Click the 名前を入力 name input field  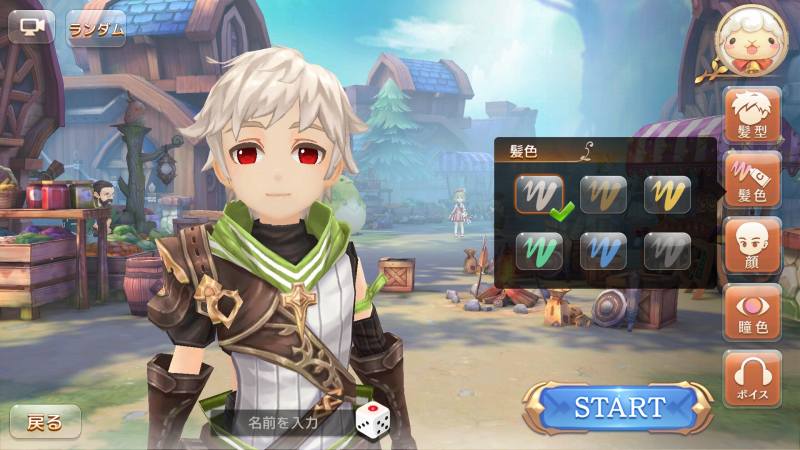[x=283, y=421]
